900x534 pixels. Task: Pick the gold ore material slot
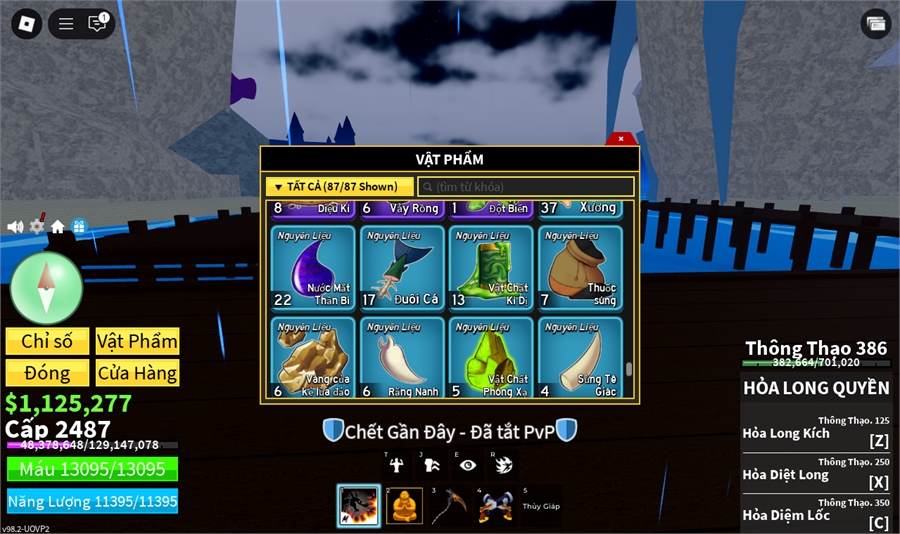click(x=313, y=357)
